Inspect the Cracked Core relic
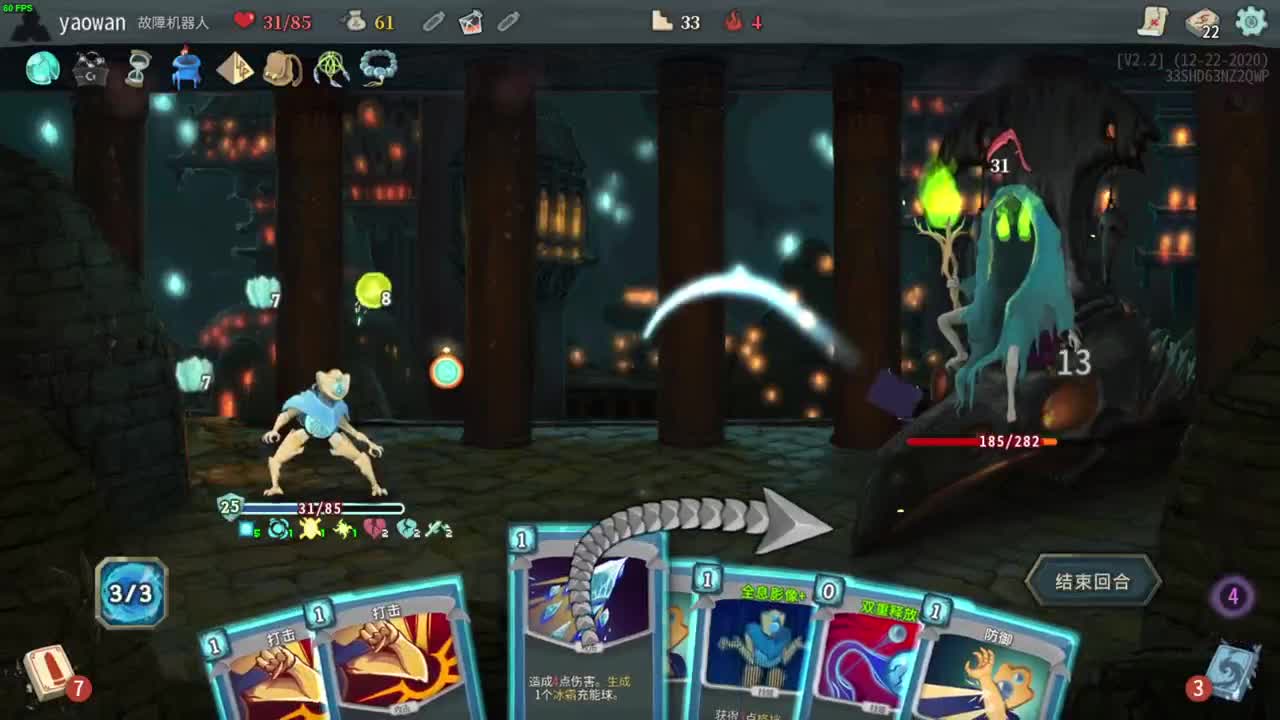1280x720 pixels. [42, 68]
